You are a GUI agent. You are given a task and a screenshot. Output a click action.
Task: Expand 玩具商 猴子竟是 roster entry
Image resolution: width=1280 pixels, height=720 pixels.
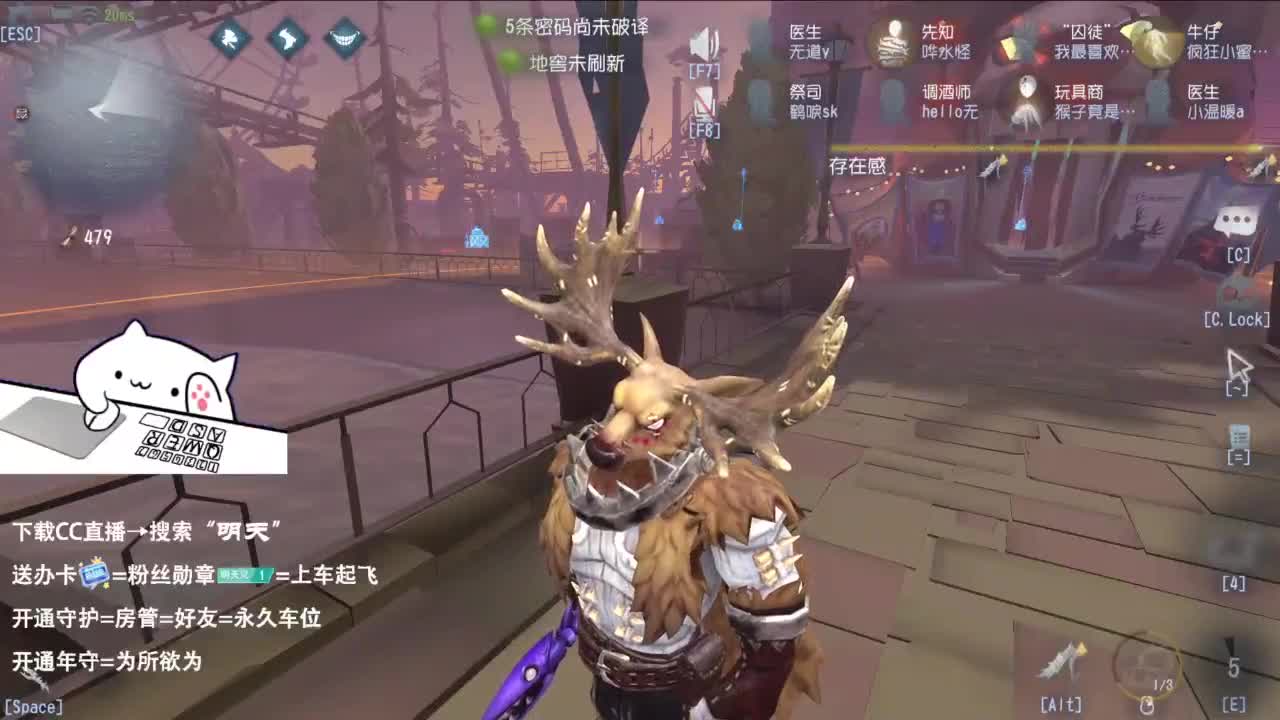point(1090,100)
